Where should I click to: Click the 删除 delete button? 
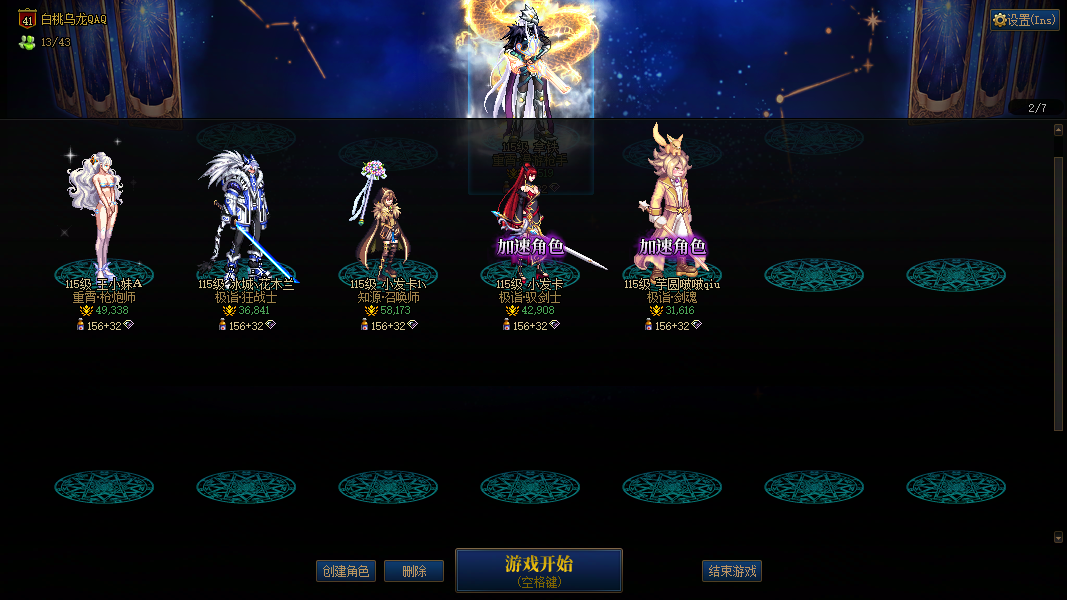(414, 571)
